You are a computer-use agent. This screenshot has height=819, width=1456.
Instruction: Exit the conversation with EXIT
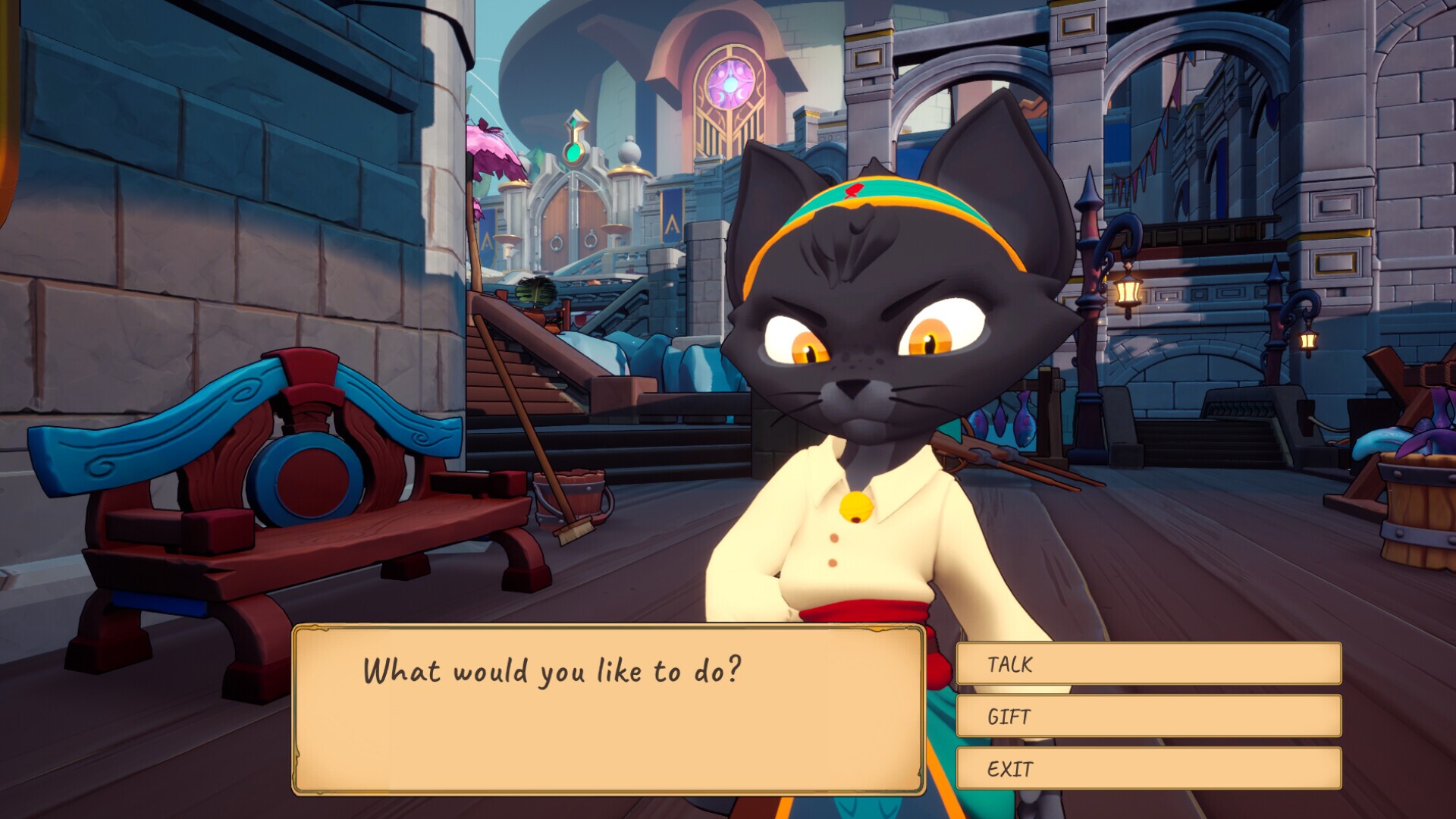[x=1148, y=768]
